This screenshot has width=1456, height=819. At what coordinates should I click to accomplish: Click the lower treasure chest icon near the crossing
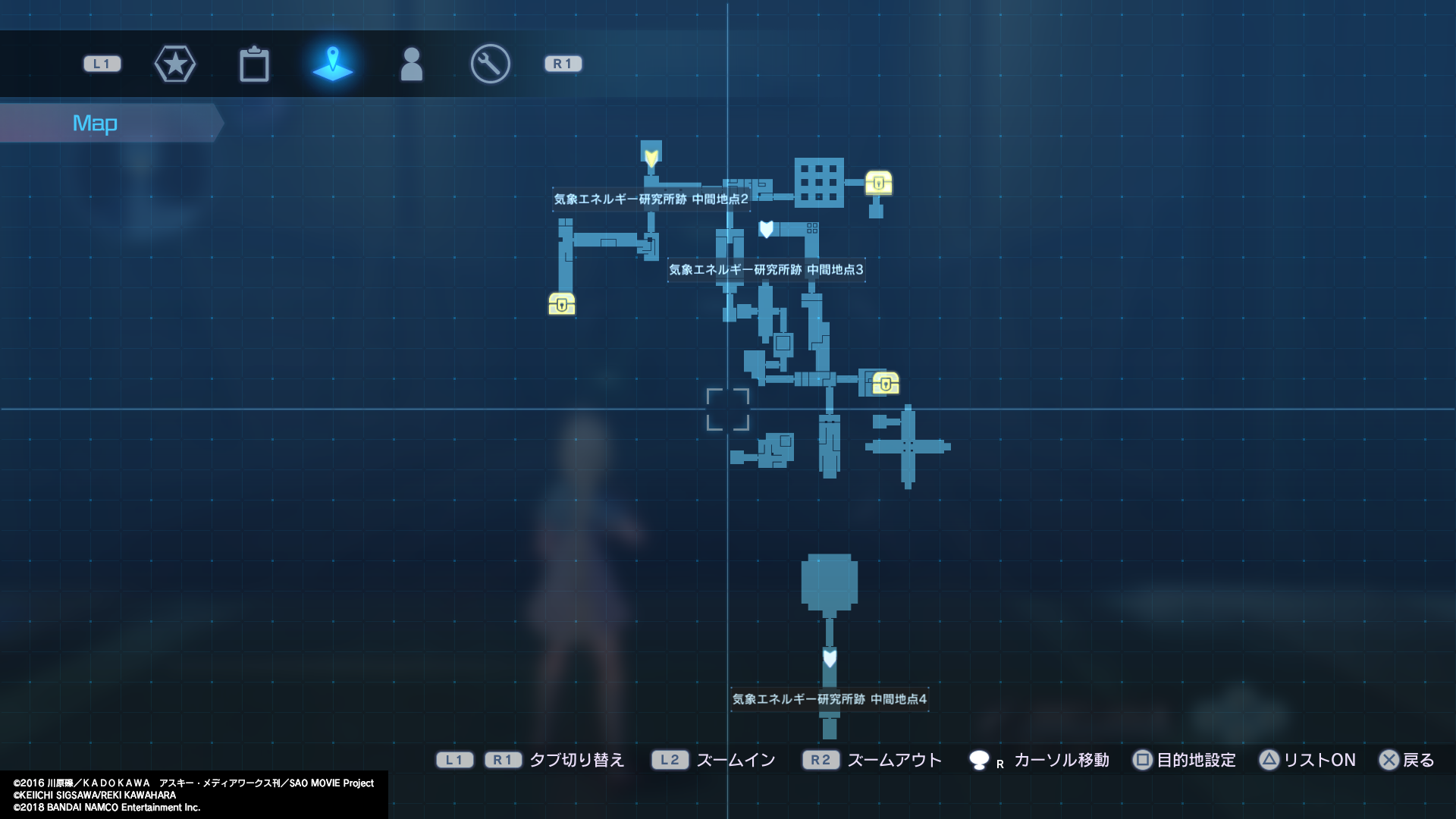tap(884, 384)
